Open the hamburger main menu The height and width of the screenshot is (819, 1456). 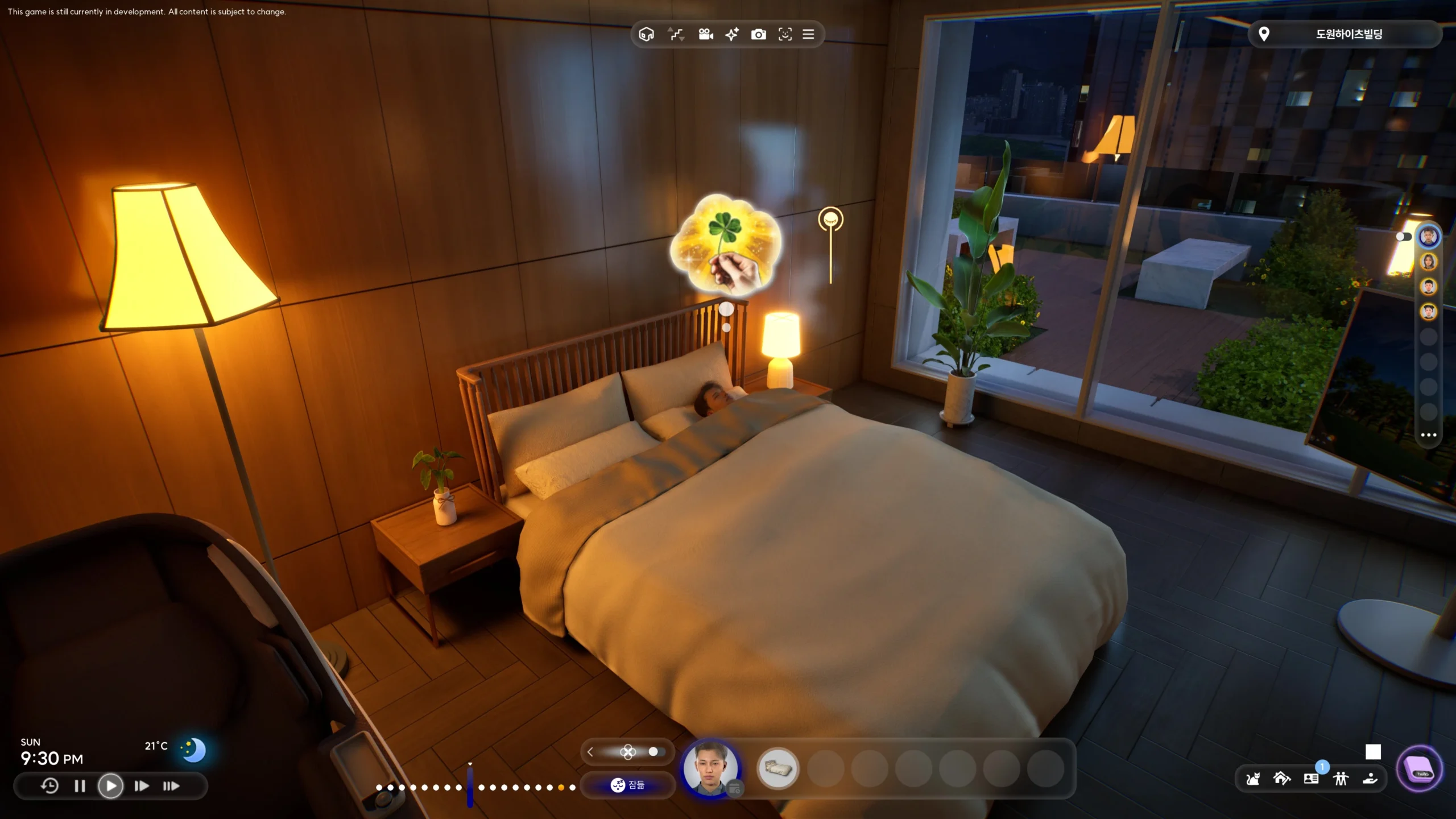click(x=809, y=34)
